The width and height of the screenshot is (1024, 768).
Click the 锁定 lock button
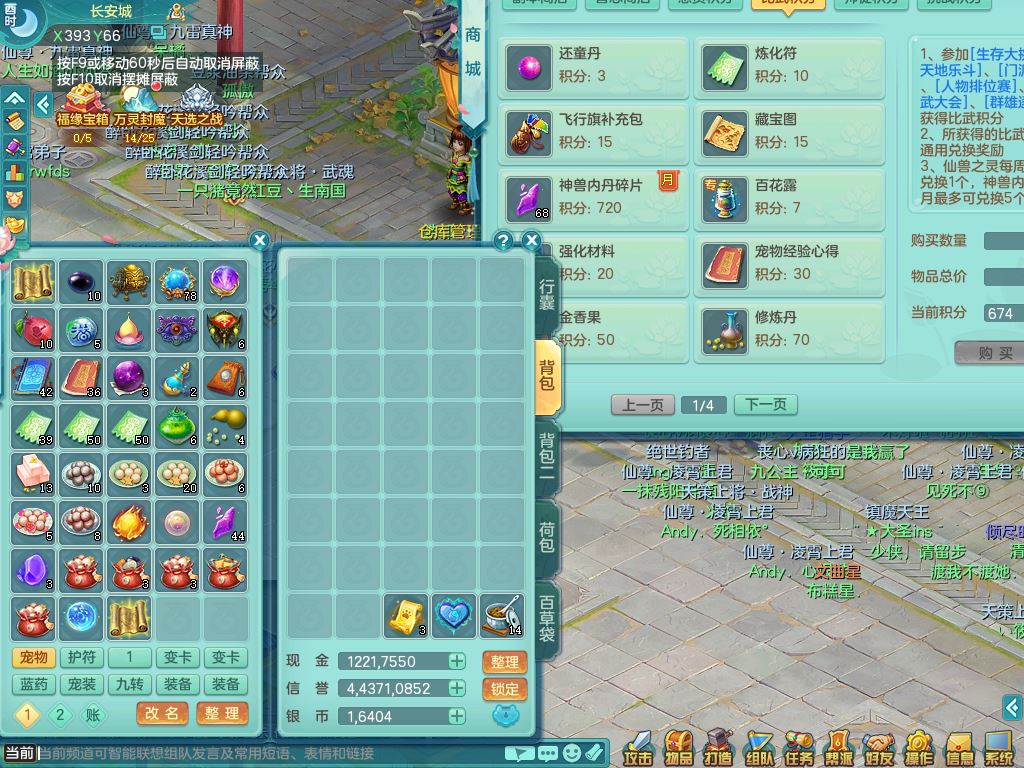pyautogui.click(x=505, y=689)
